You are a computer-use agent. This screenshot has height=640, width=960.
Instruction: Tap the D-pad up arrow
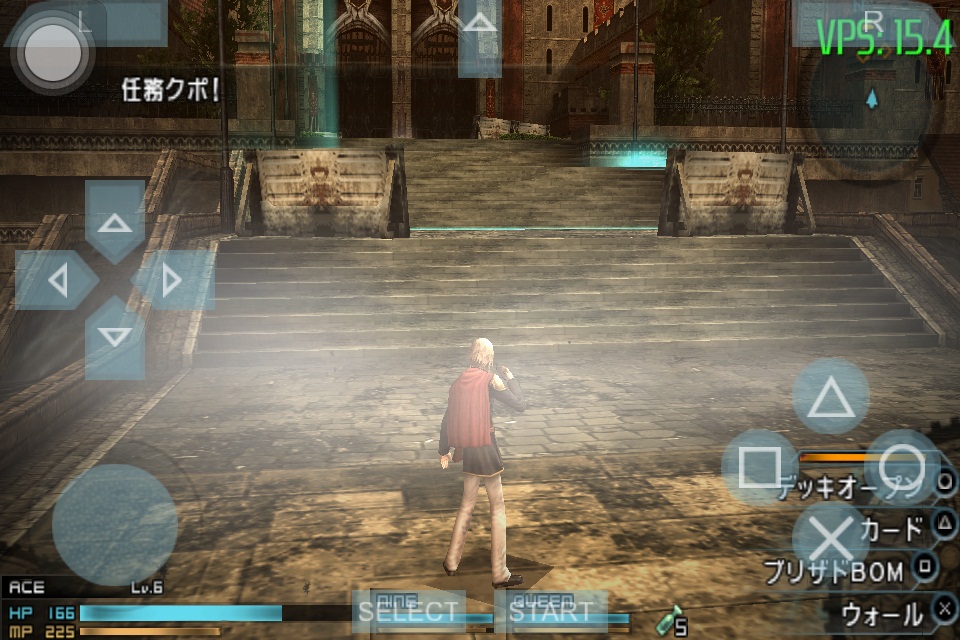click(x=115, y=220)
